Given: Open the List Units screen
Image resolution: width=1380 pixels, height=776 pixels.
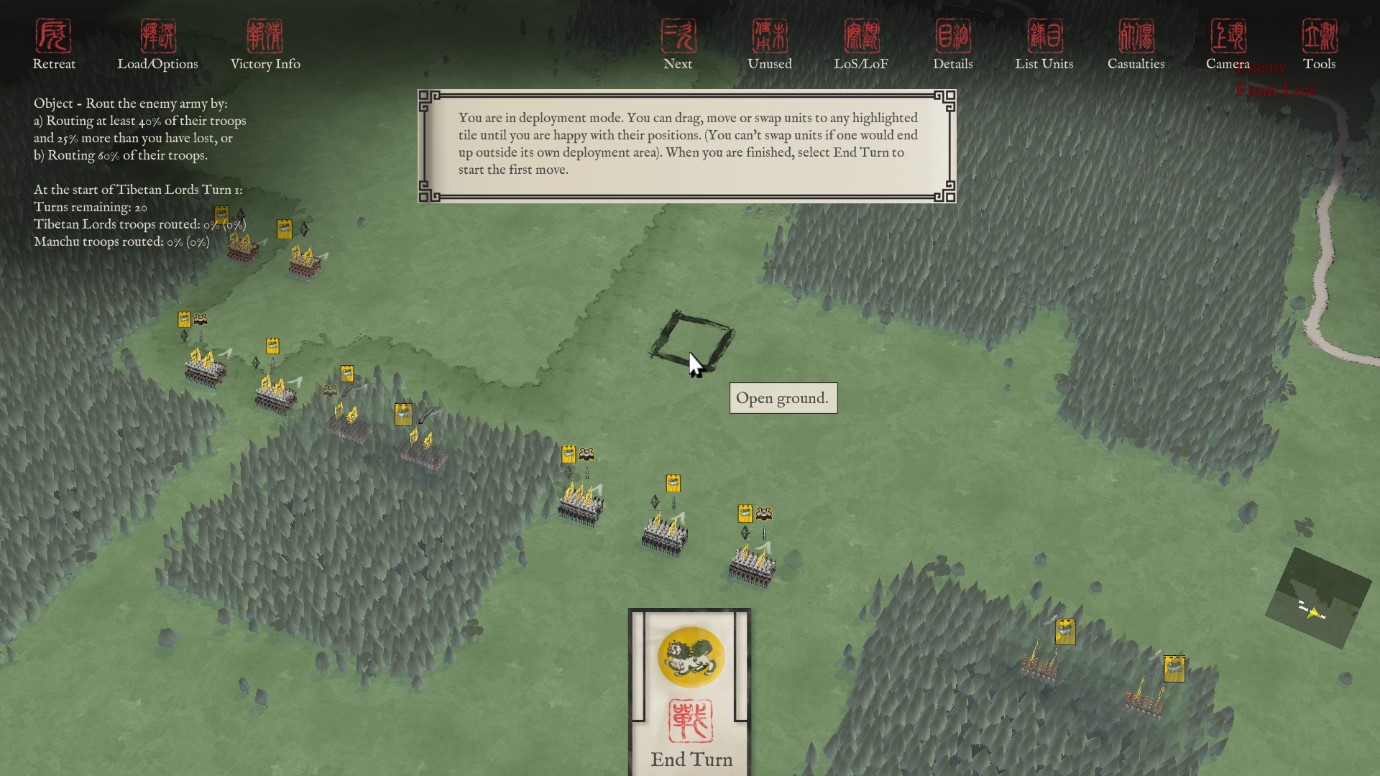Looking at the screenshot, I should click(1044, 44).
